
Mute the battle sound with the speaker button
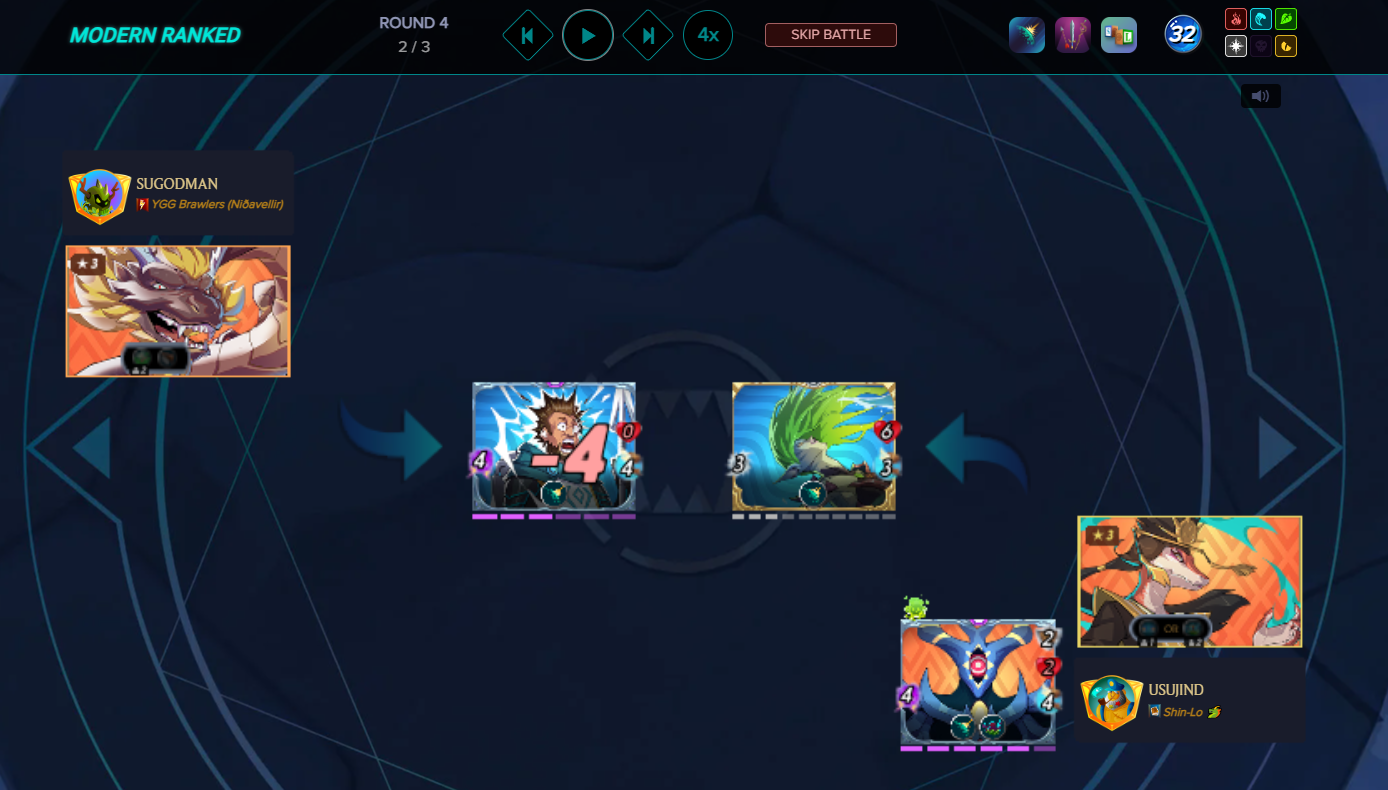click(x=1260, y=96)
